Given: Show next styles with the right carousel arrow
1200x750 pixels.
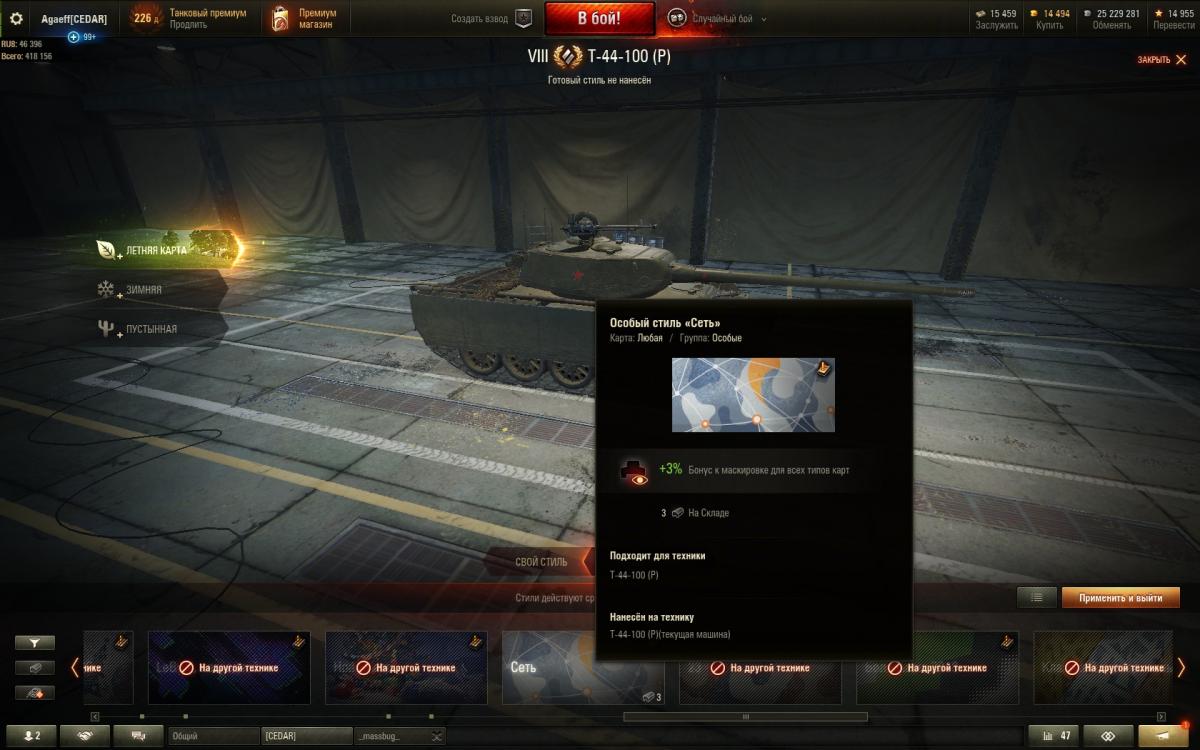Looking at the screenshot, I should coord(1181,667).
